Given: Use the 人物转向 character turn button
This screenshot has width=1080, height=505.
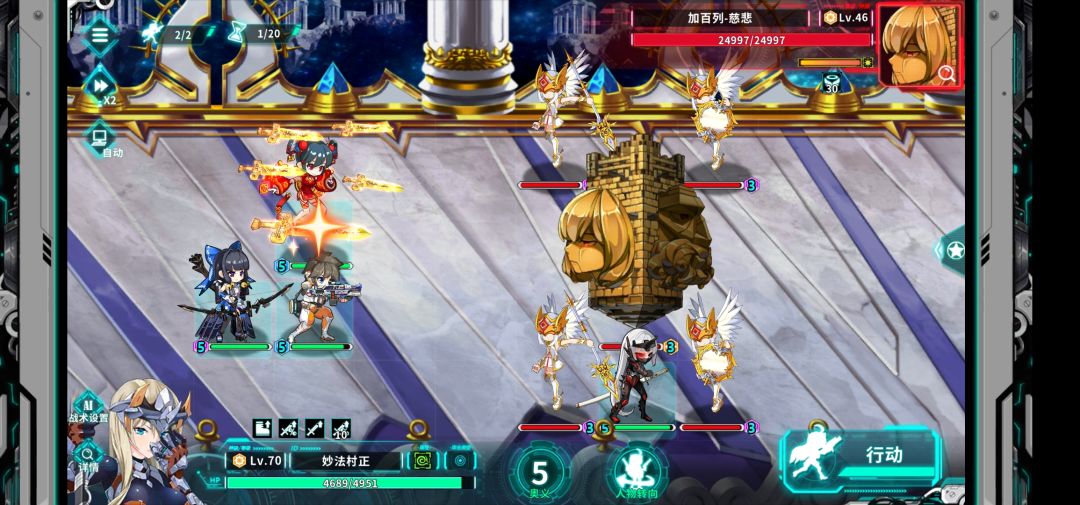Looking at the screenshot, I should (636, 472).
